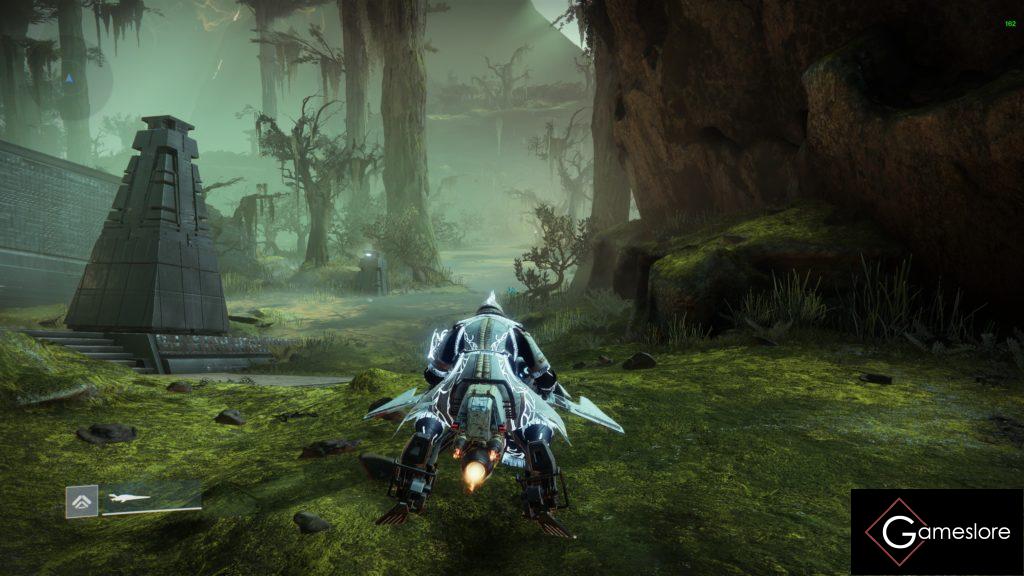Select the double-chevron boost icon

coord(82,500)
